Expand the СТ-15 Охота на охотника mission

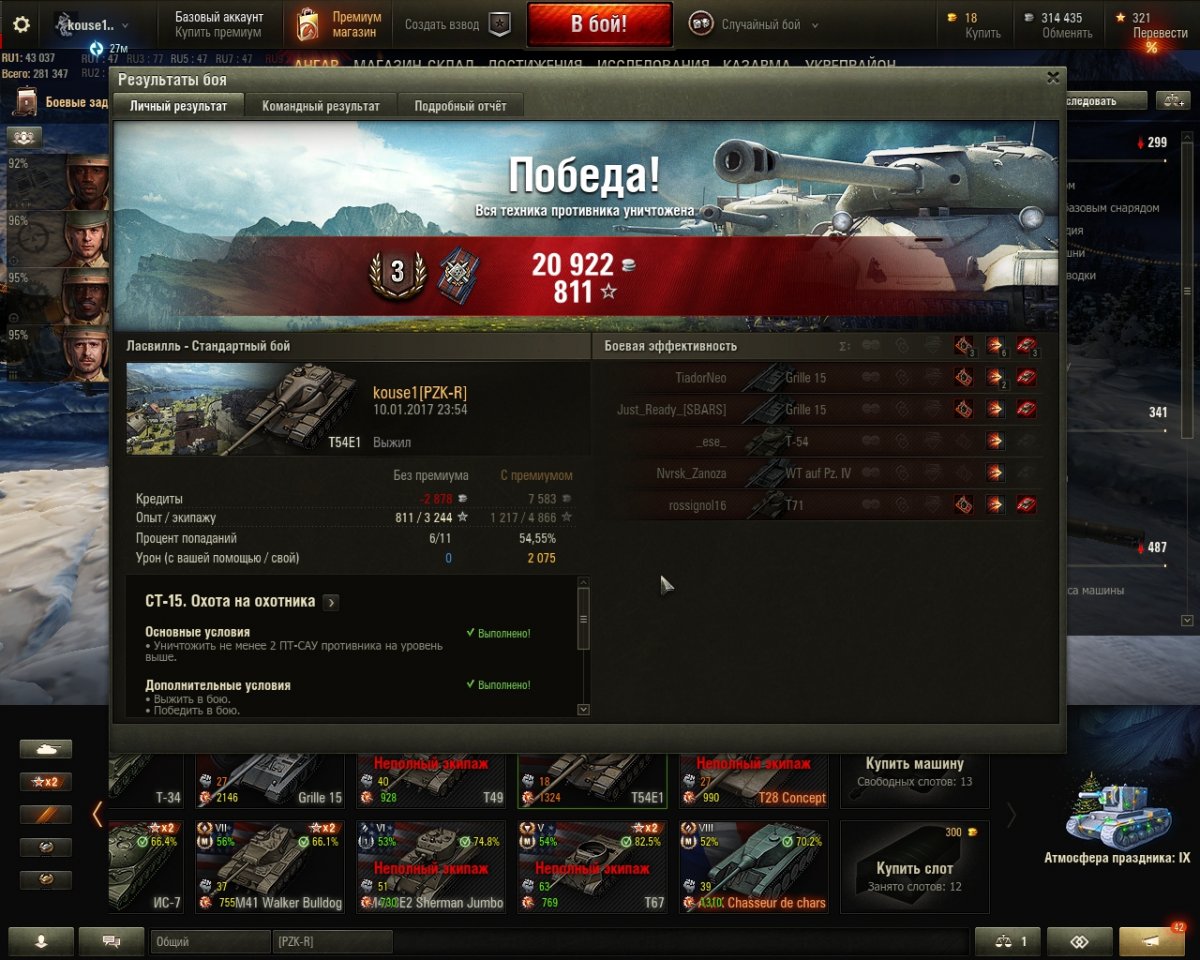click(331, 602)
